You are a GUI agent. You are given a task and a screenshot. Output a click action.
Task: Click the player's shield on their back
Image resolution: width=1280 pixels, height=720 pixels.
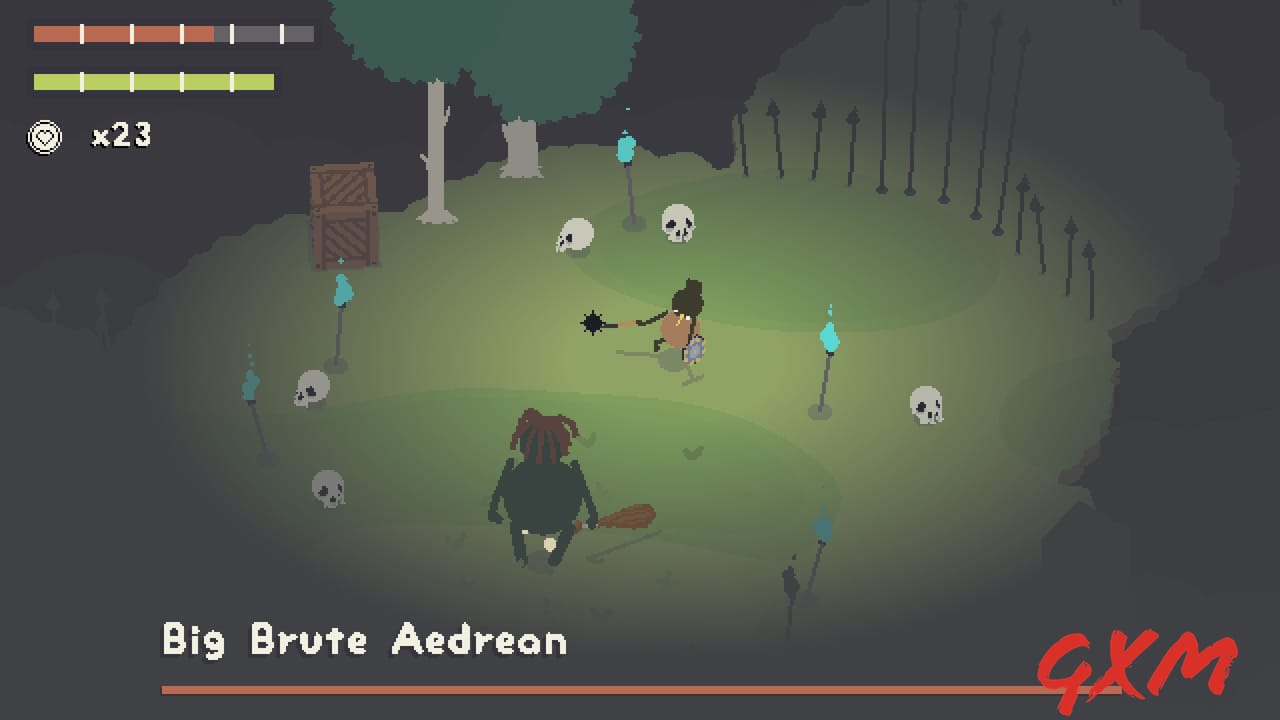pyautogui.click(x=693, y=350)
